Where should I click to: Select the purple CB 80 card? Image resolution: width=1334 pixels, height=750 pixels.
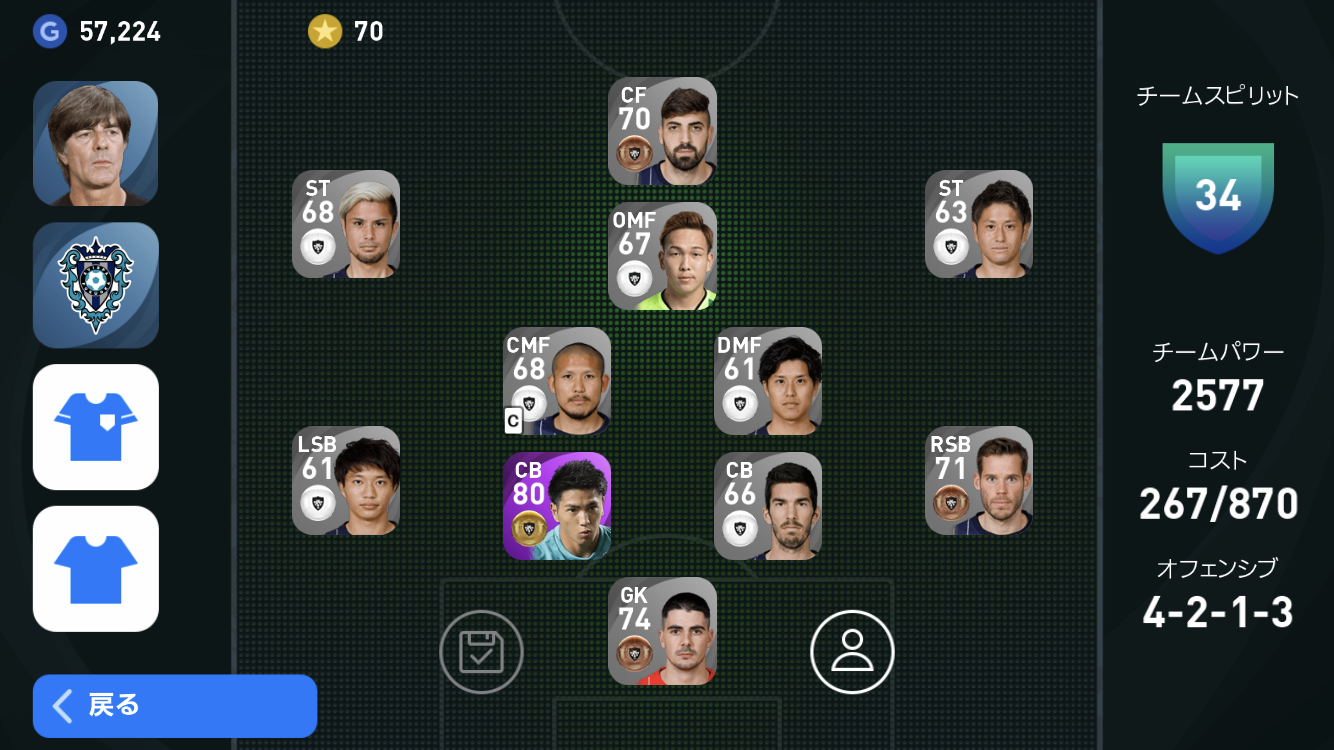click(557, 506)
